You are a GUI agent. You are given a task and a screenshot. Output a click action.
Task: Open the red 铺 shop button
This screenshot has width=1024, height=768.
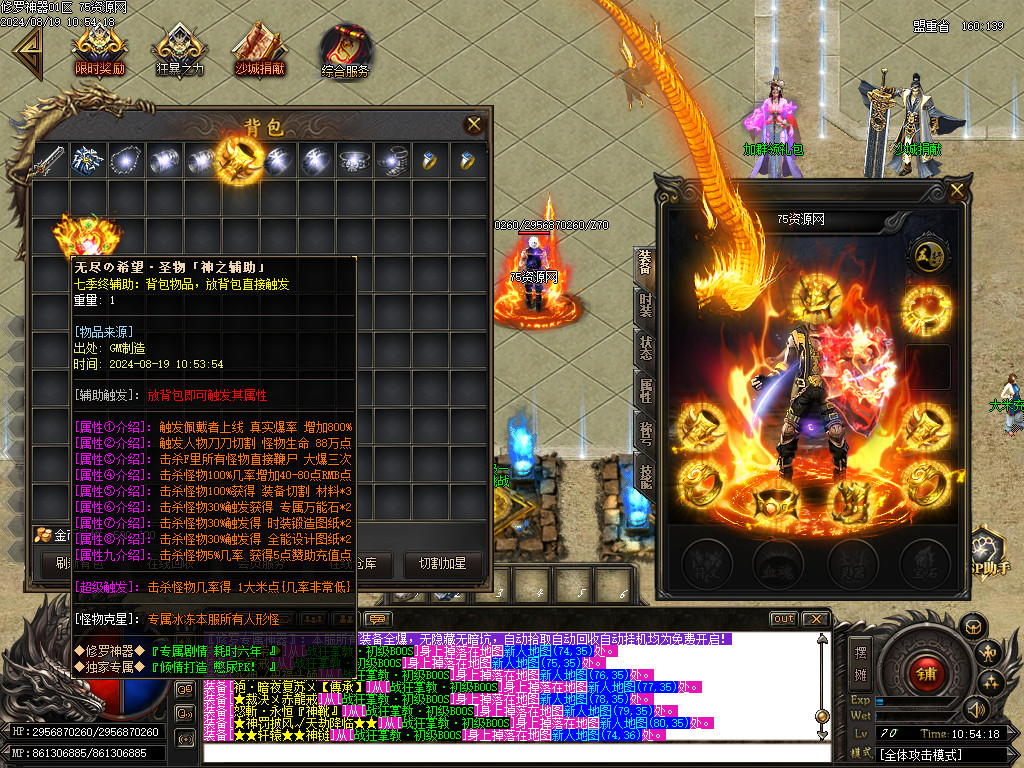(x=925, y=674)
